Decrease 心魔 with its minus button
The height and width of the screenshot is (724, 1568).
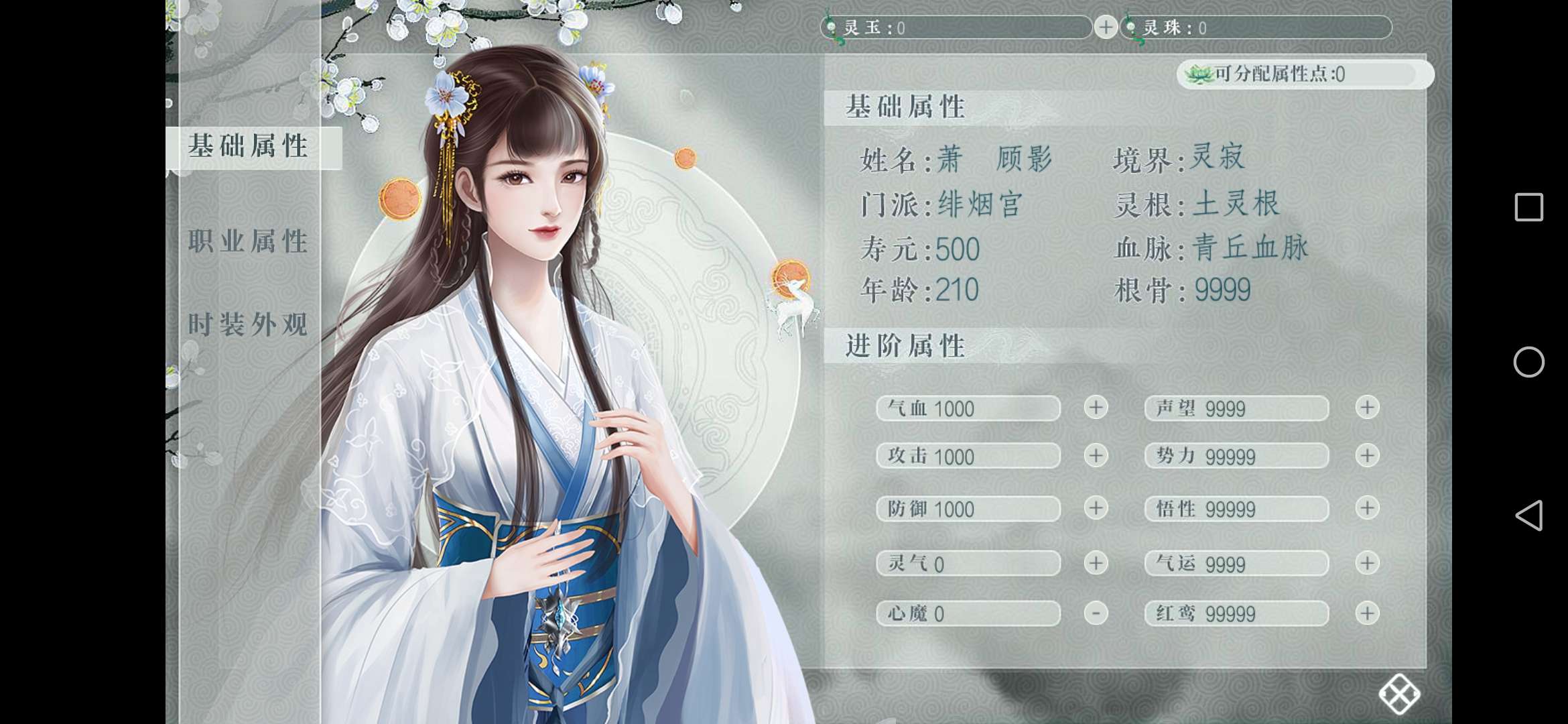(1095, 614)
